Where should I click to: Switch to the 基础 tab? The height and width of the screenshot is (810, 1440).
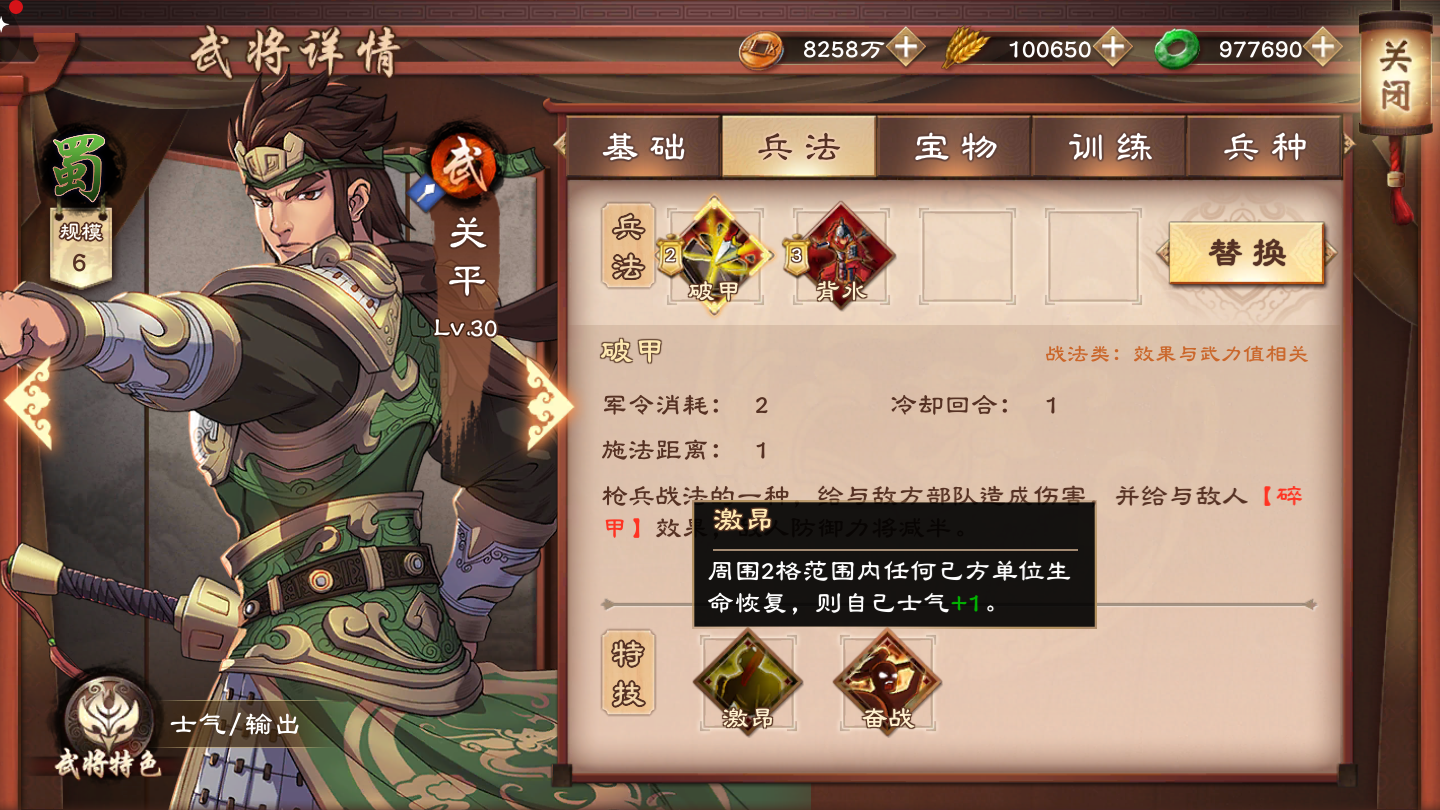point(645,147)
